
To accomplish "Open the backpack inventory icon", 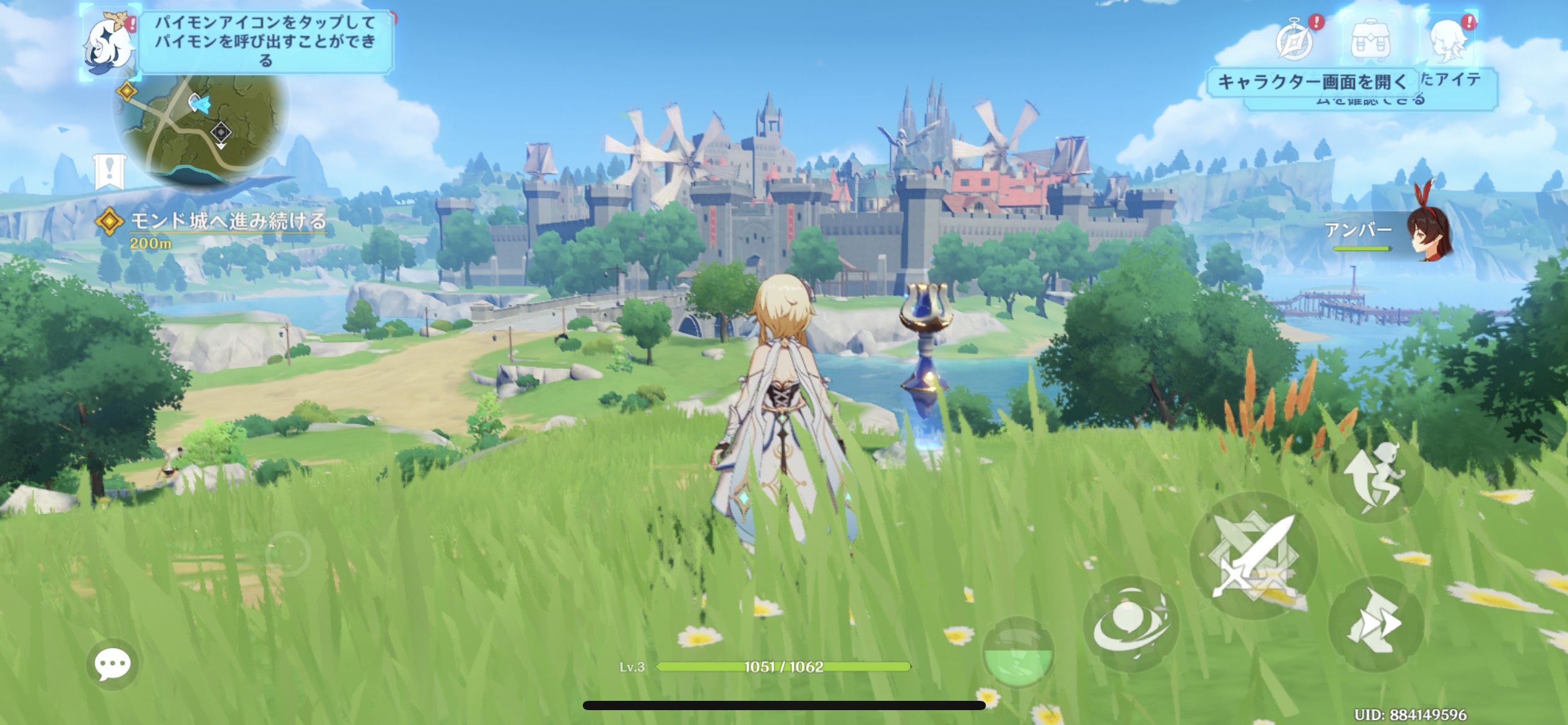I will pos(1371,41).
